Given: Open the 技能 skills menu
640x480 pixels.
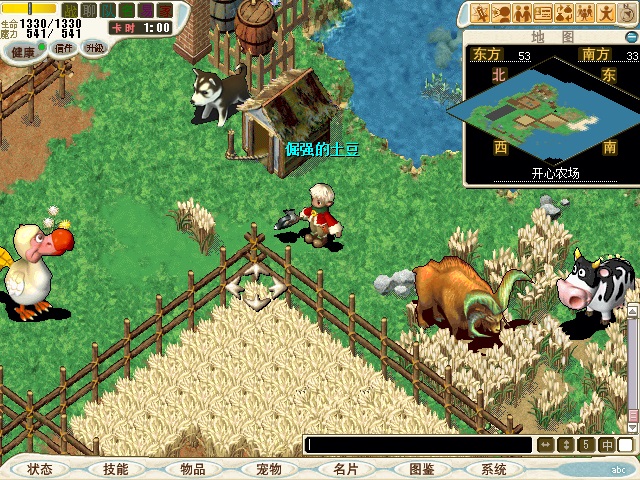Looking at the screenshot, I should coord(115,469).
